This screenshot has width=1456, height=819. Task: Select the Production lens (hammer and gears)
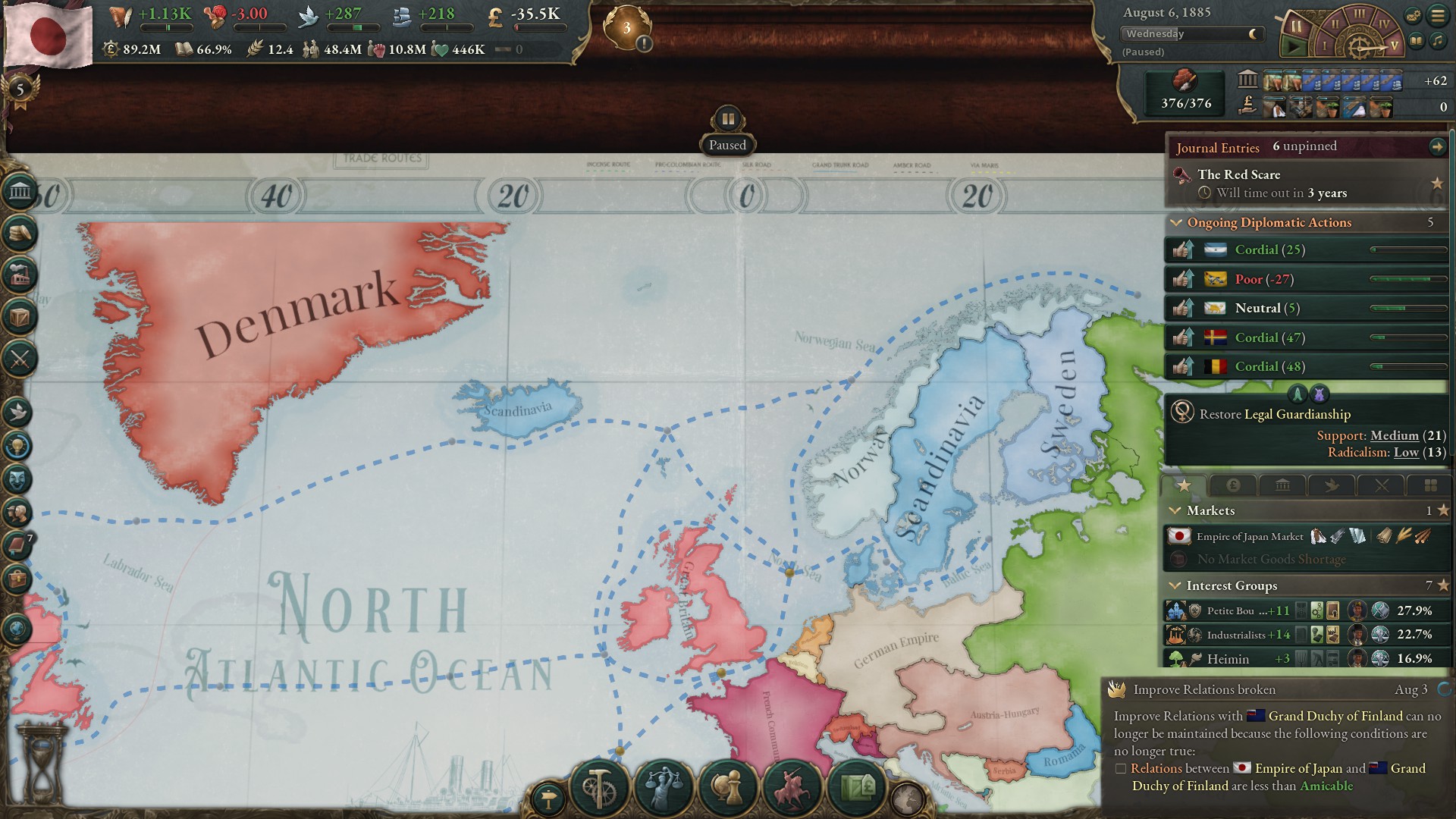(x=598, y=788)
